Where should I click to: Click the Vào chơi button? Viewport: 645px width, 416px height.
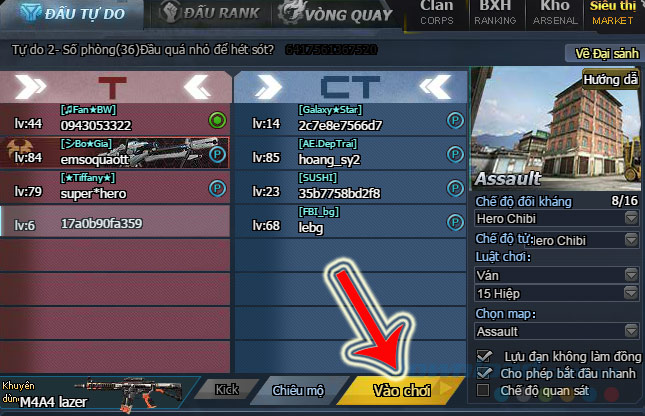click(401, 390)
